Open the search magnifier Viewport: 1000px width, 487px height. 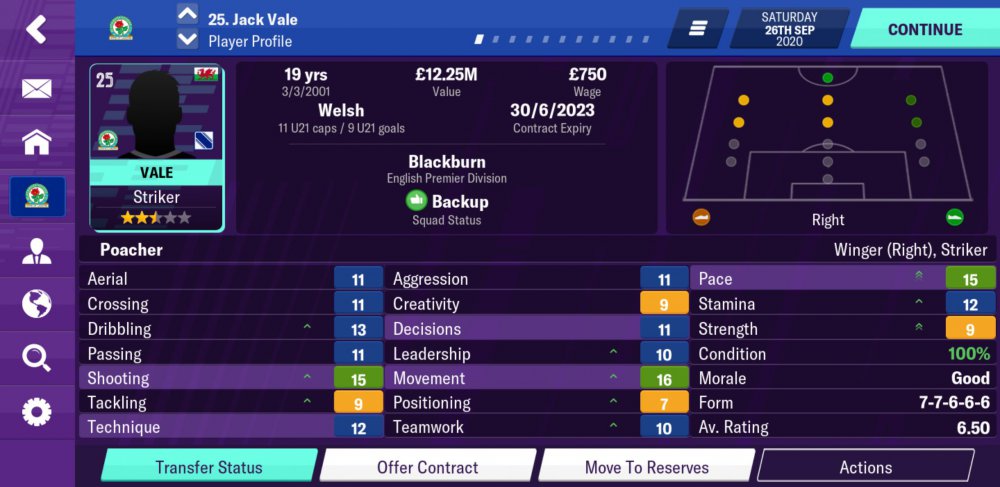tap(36, 357)
